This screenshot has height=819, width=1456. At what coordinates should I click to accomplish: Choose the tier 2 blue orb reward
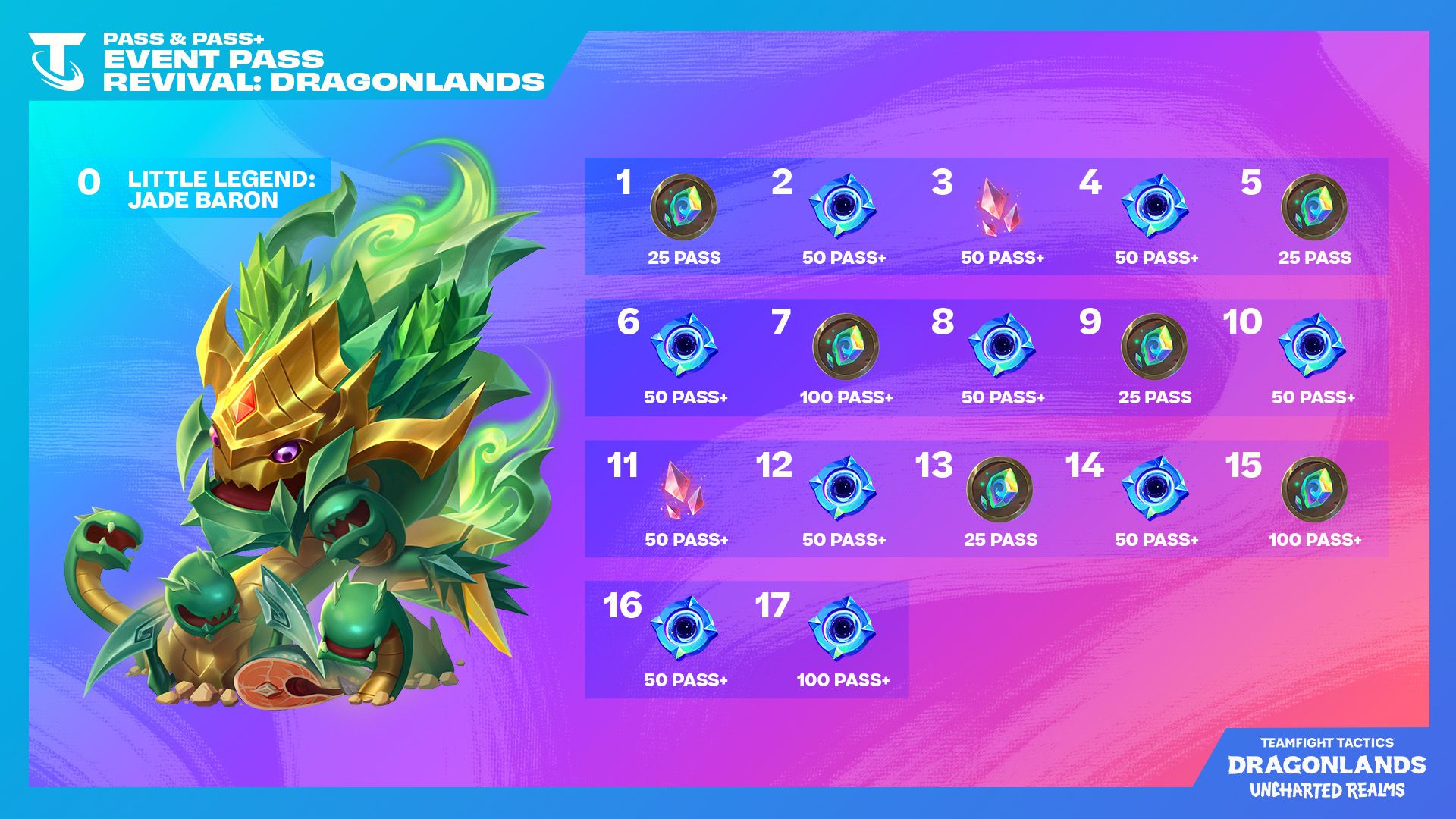pyautogui.click(x=842, y=206)
